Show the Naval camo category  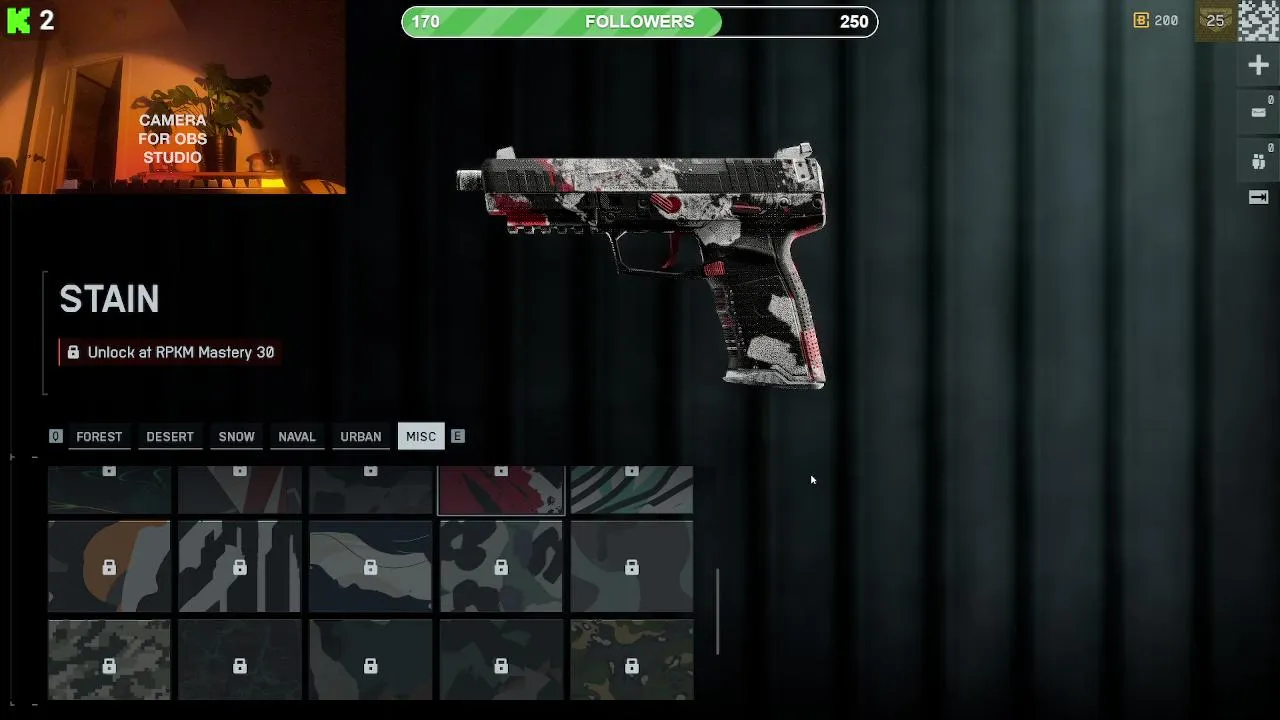tap(297, 437)
